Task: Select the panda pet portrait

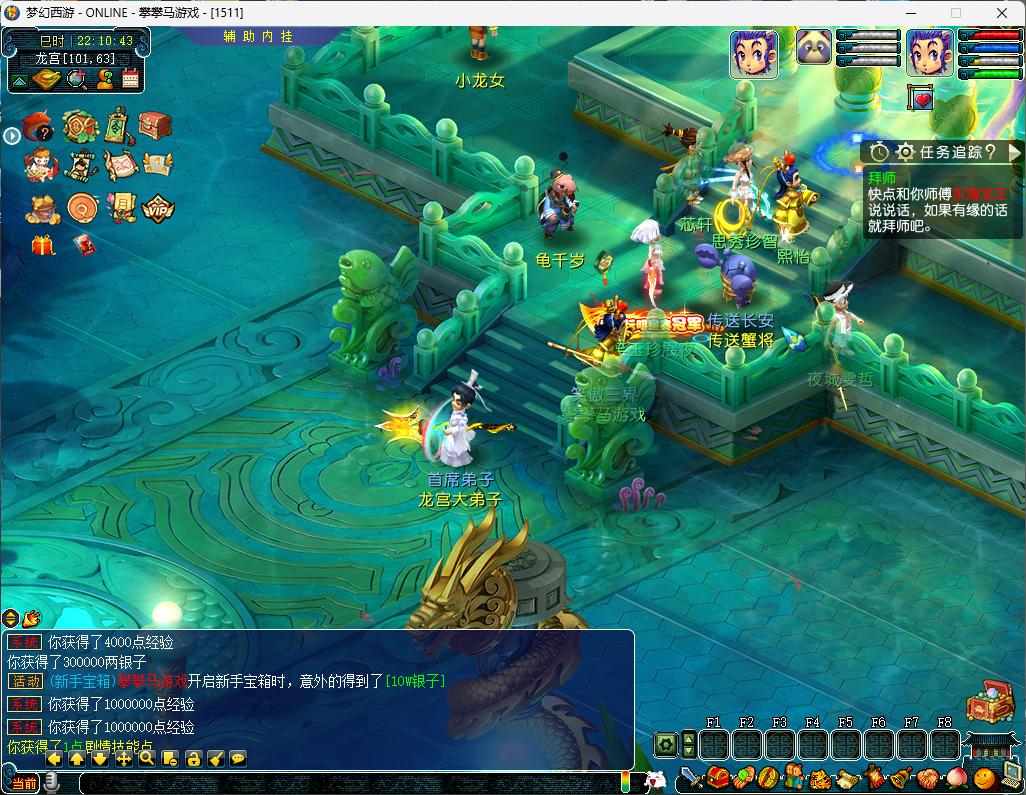Action: [814, 47]
